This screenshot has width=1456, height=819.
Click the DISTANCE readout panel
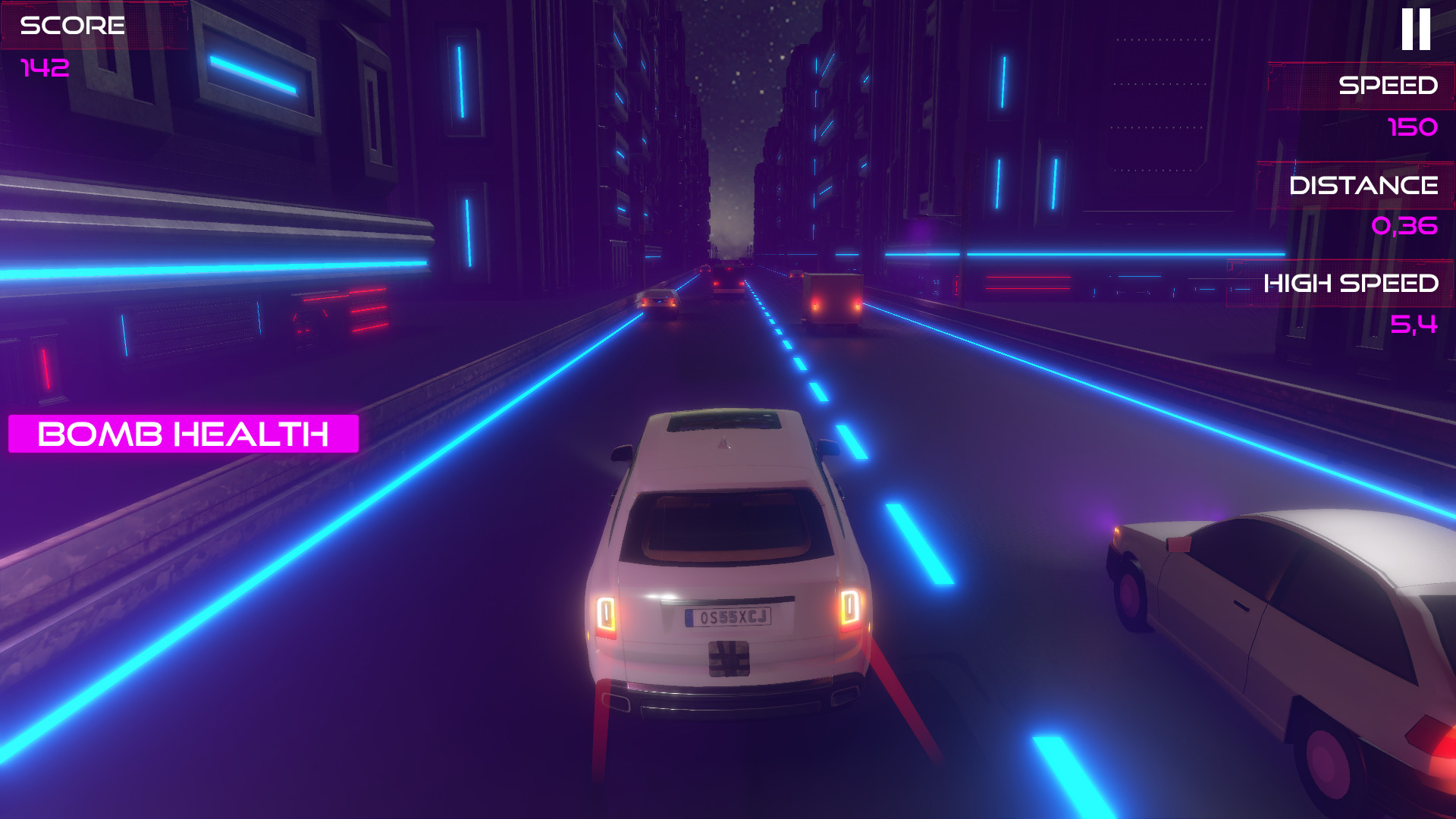click(1365, 184)
